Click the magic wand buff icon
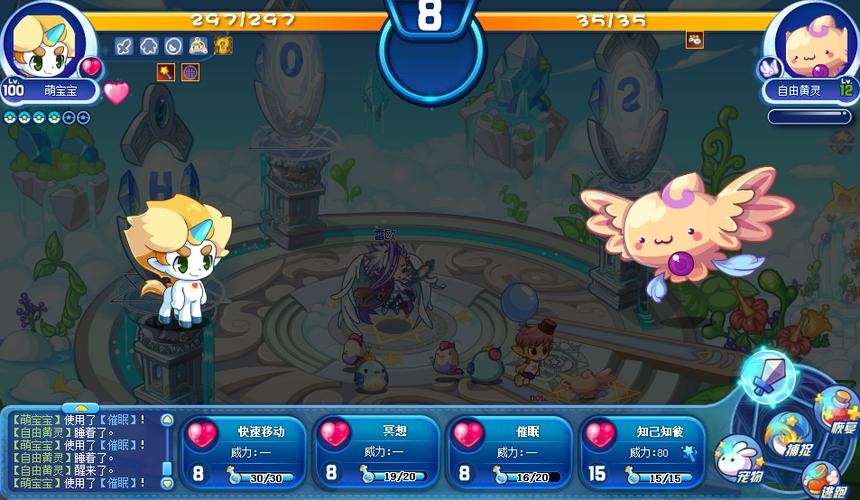This screenshot has width=860, height=500. point(166,71)
